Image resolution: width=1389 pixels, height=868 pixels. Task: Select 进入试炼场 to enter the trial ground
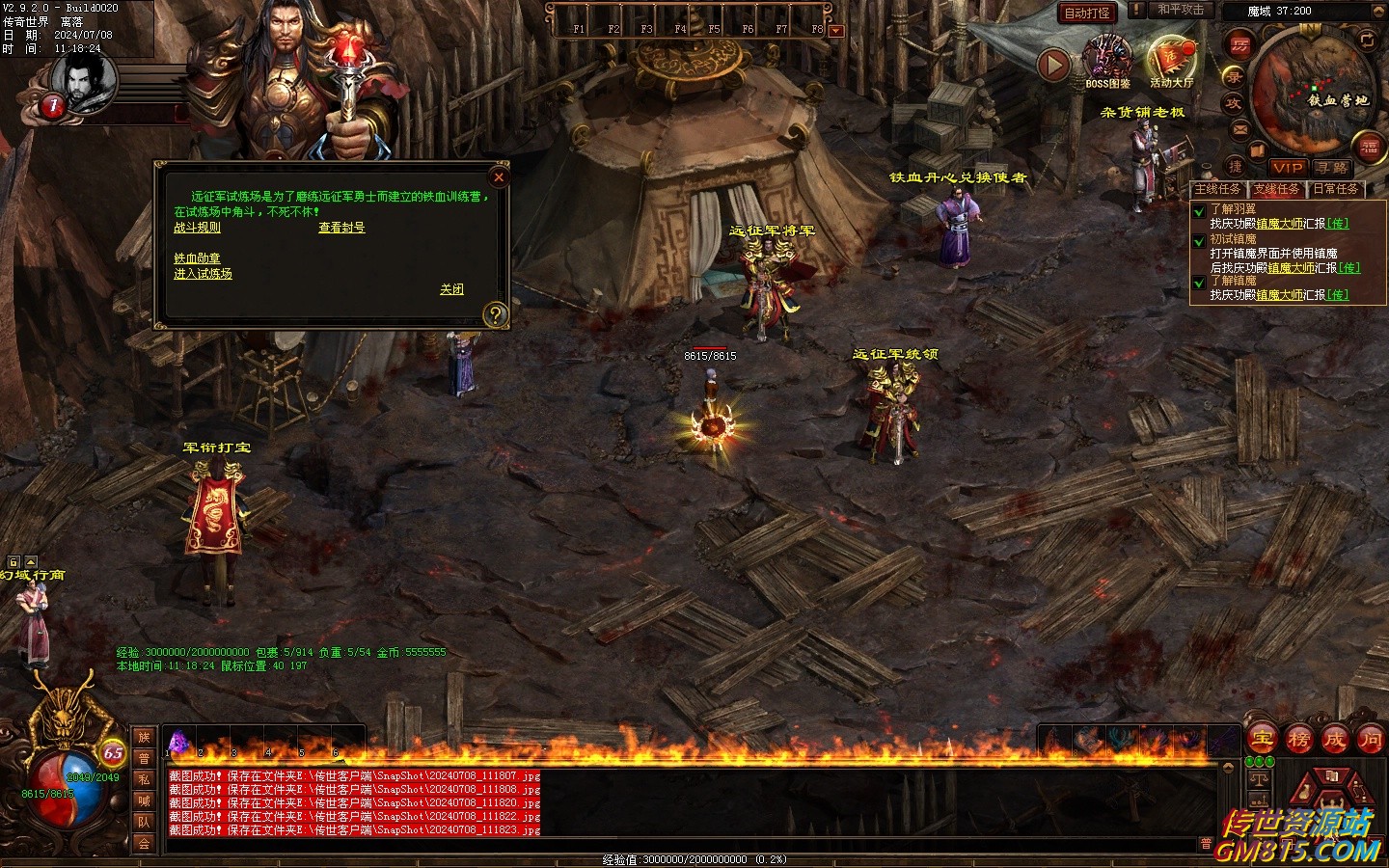[203, 274]
